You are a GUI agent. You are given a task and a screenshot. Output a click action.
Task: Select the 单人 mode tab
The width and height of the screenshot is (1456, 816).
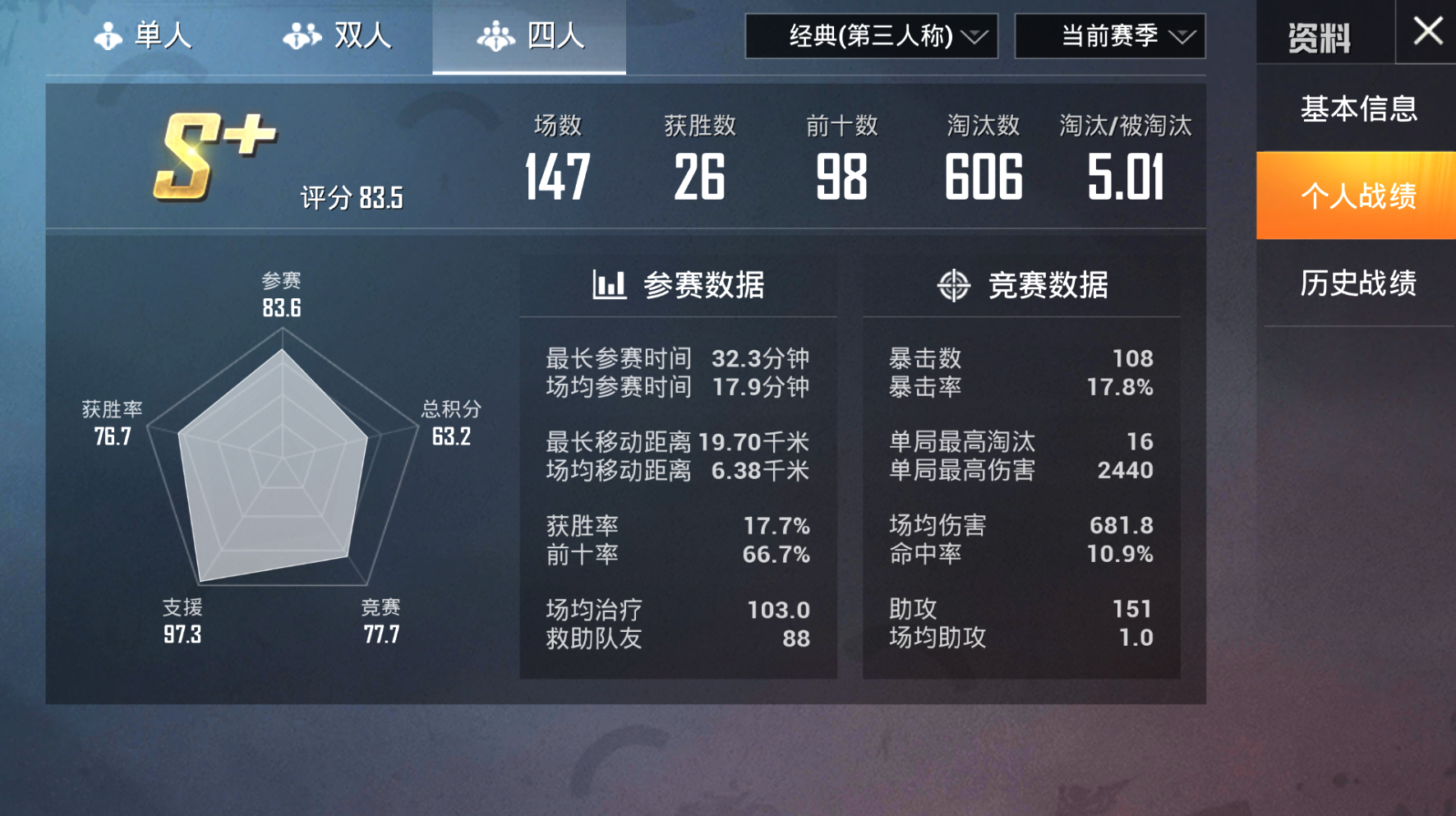click(x=152, y=35)
